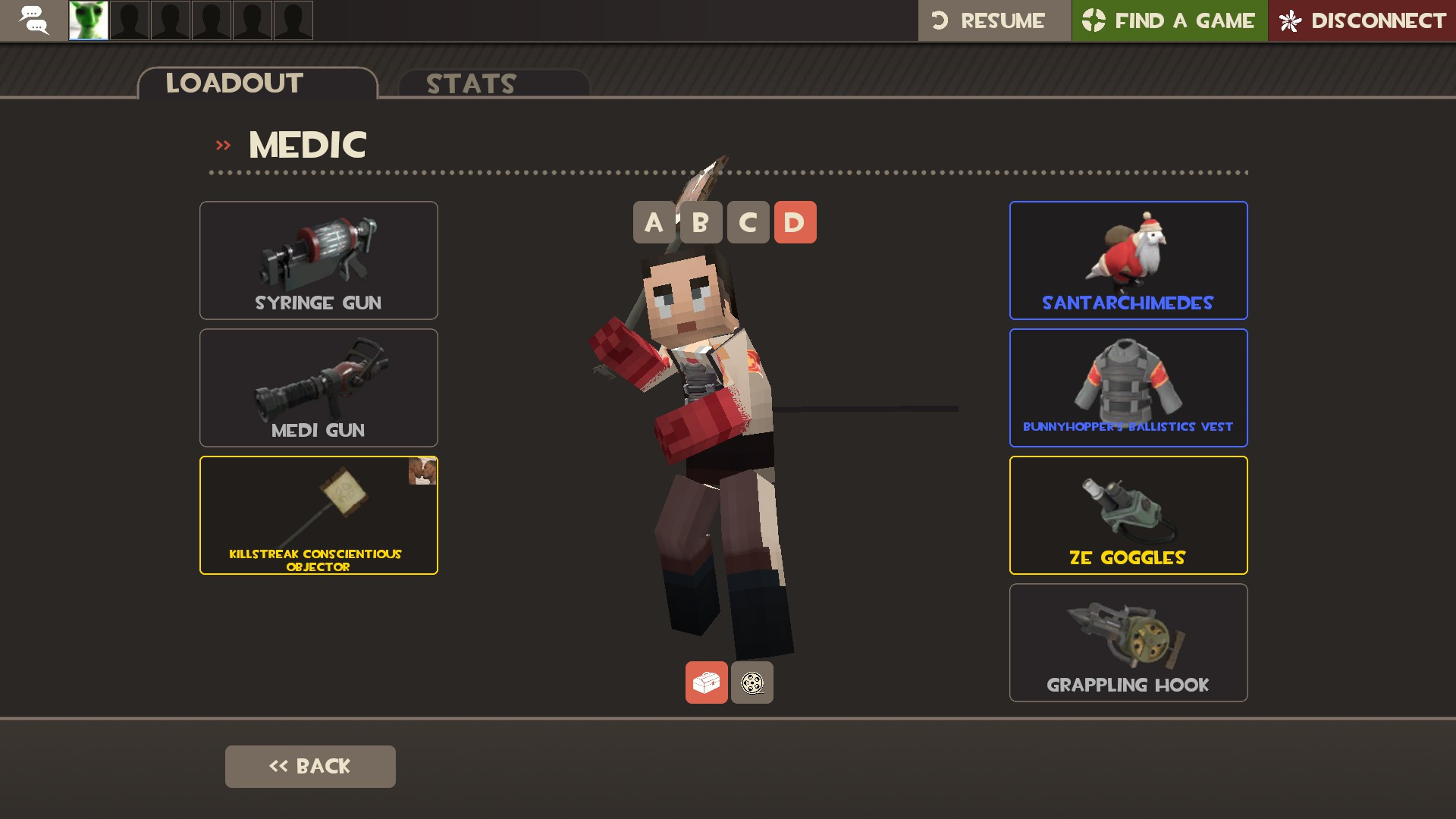Open the Bunnyhopper's Ballistics Vest slot
This screenshot has height=819, width=1456.
(1128, 388)
